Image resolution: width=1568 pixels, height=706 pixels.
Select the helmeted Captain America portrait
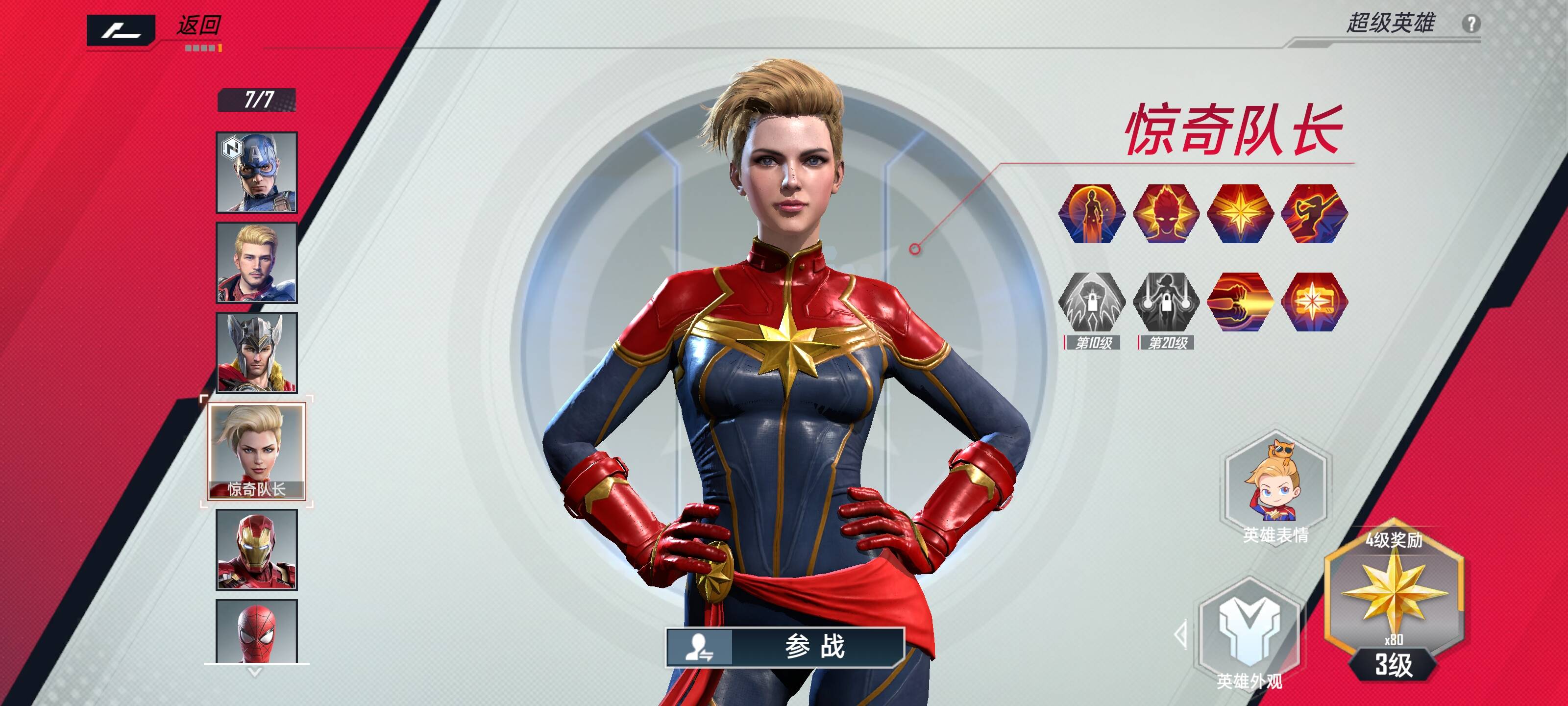coord(257,173)
